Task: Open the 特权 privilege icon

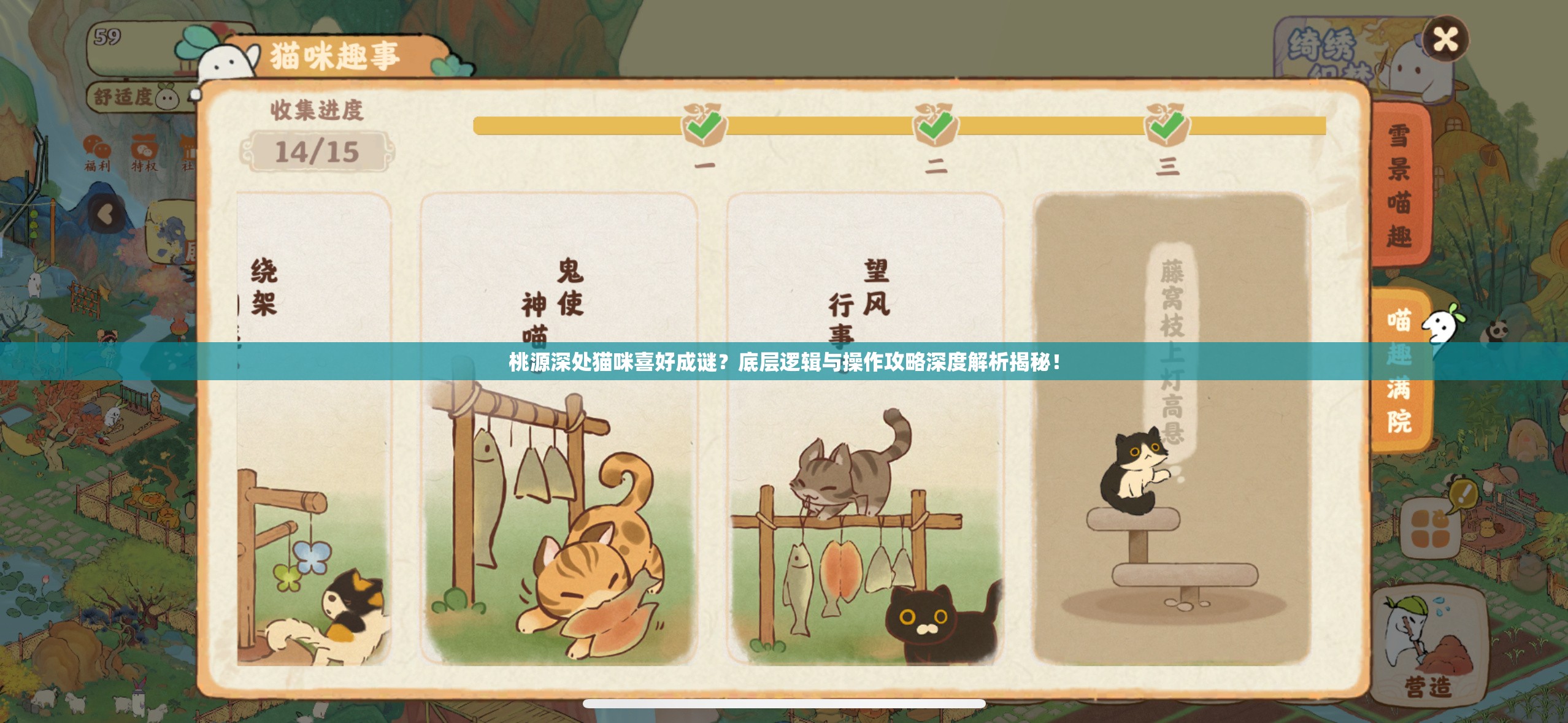Action: click(x=145, y=153)
